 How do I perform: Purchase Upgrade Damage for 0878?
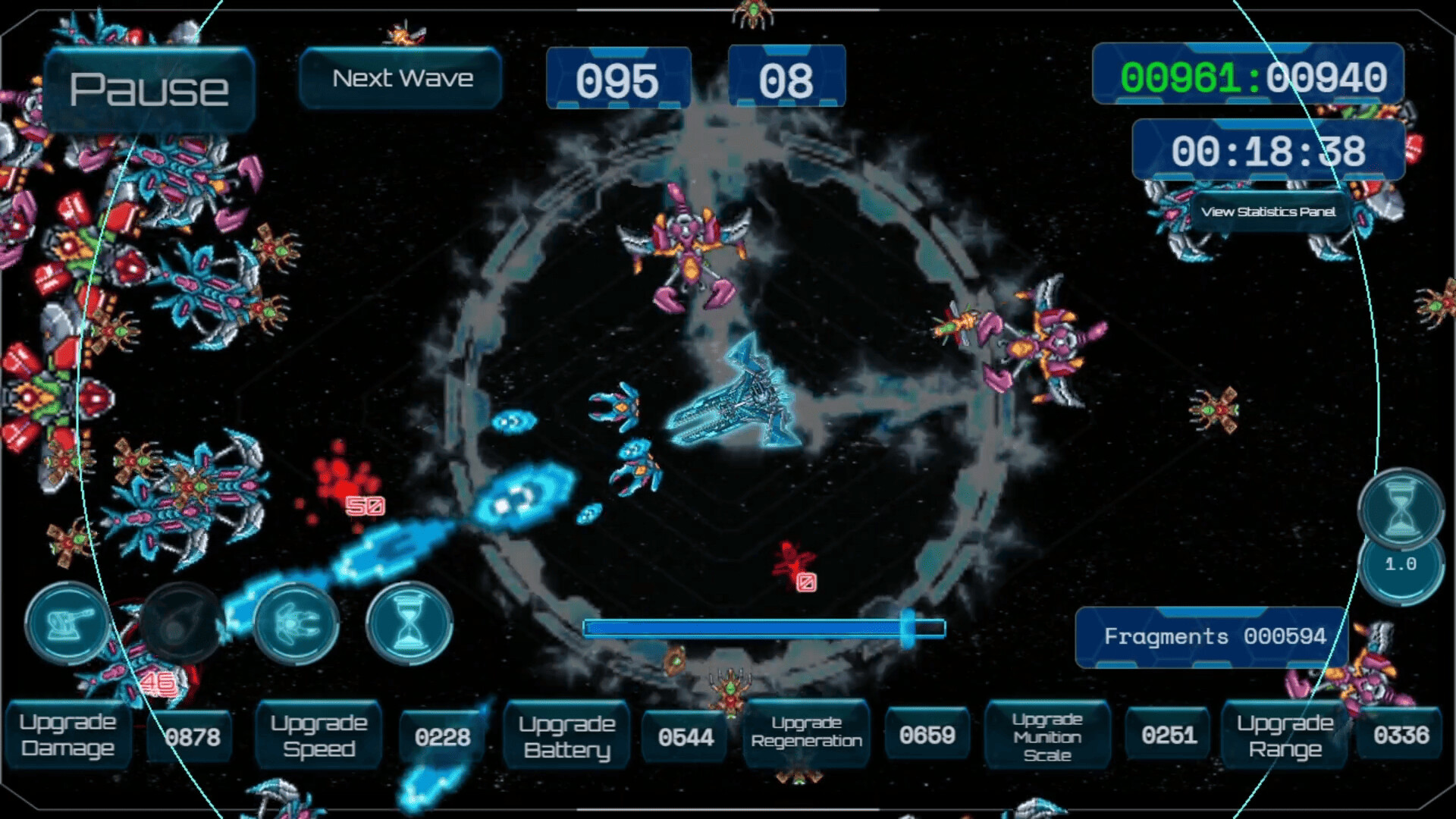[x=68, y=735]
